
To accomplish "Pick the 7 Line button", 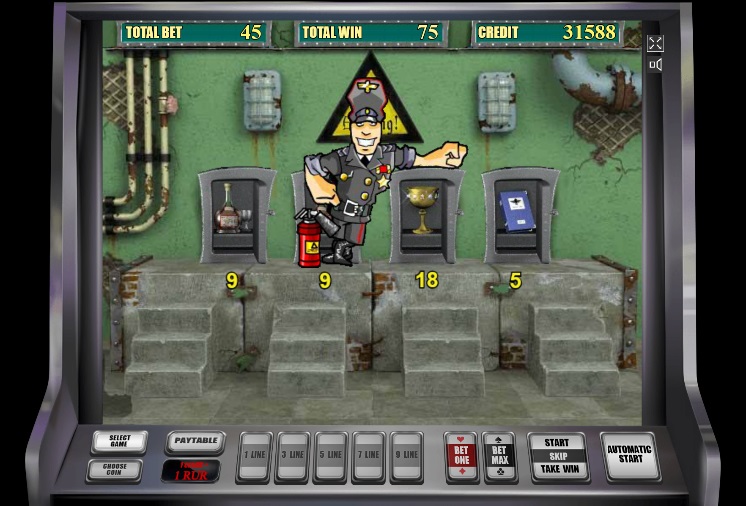I will coord(368,457).
